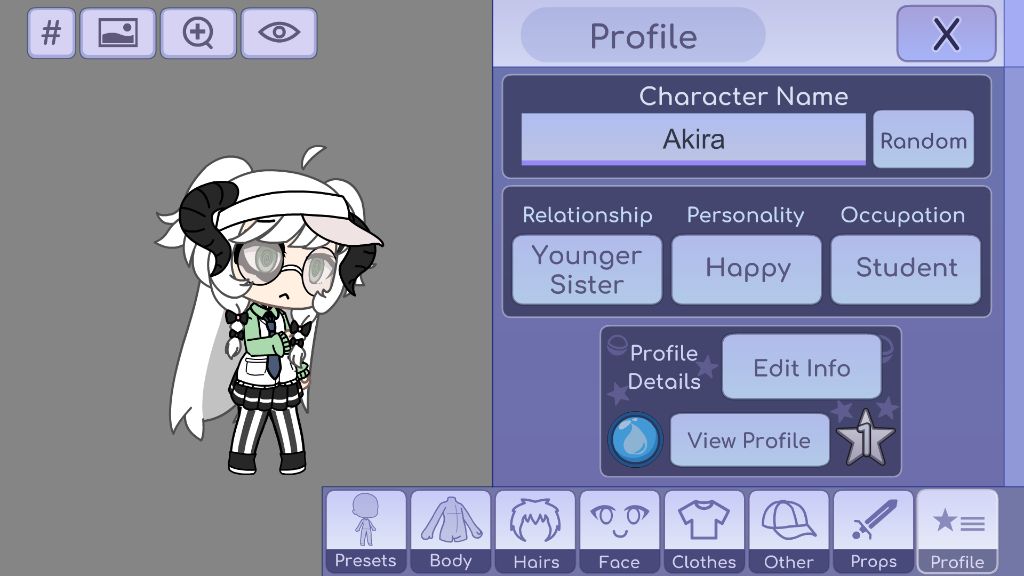
Task: Click the hashtag button in top toolbar
Action: (51, 33)
